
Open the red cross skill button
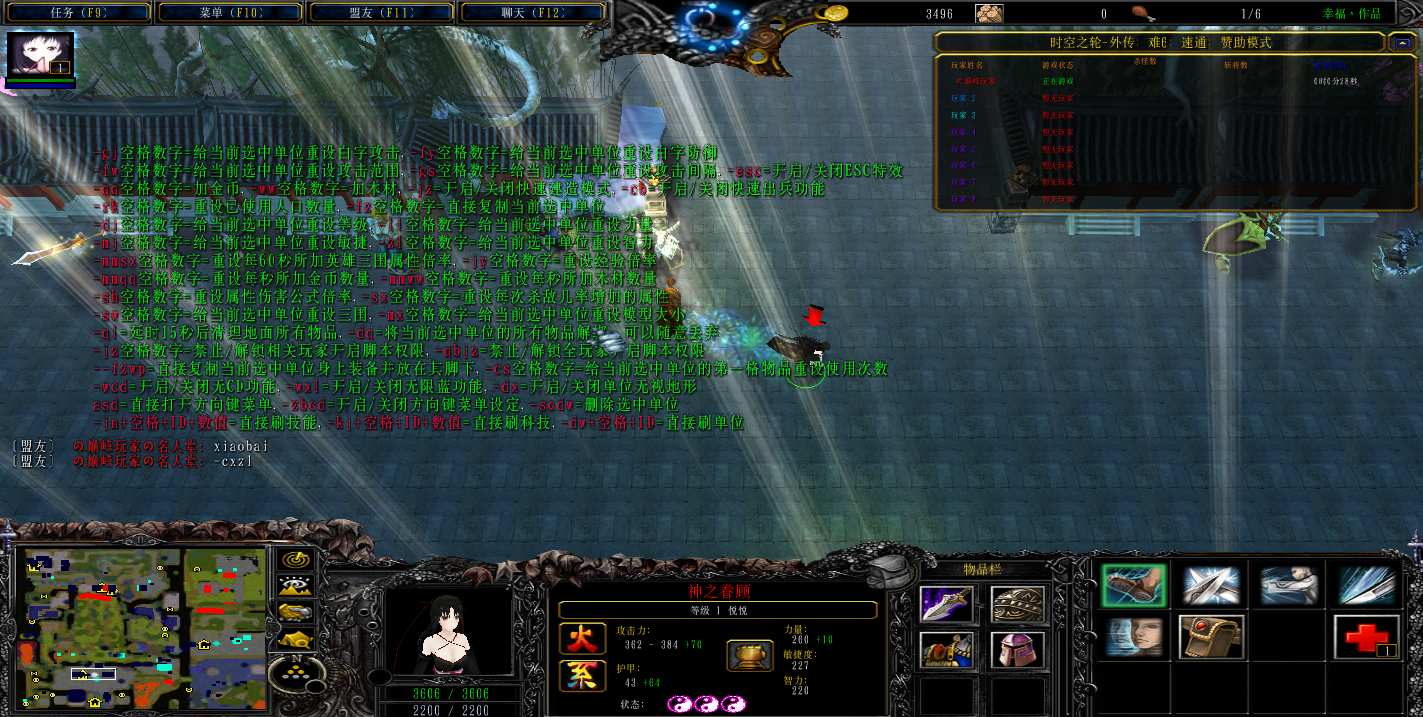[1364, 637]
